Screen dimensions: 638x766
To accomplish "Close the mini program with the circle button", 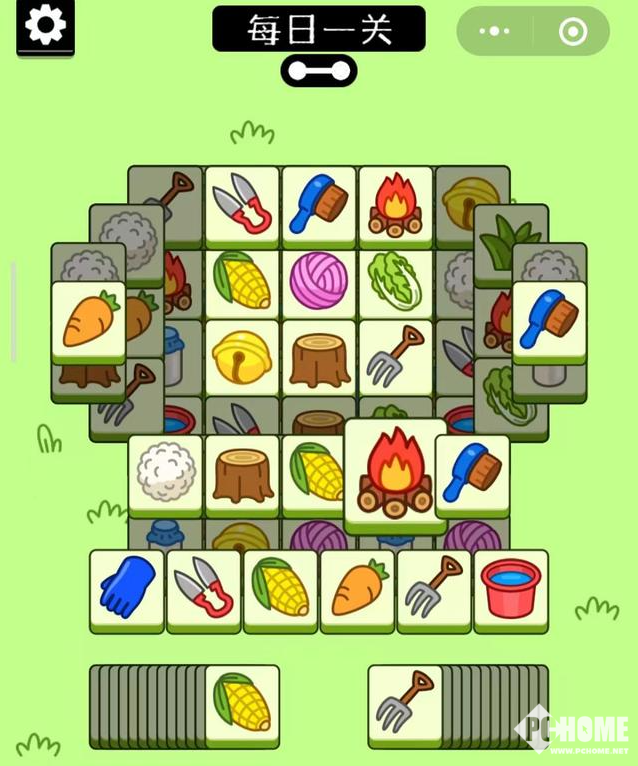I will pos(573,31).
